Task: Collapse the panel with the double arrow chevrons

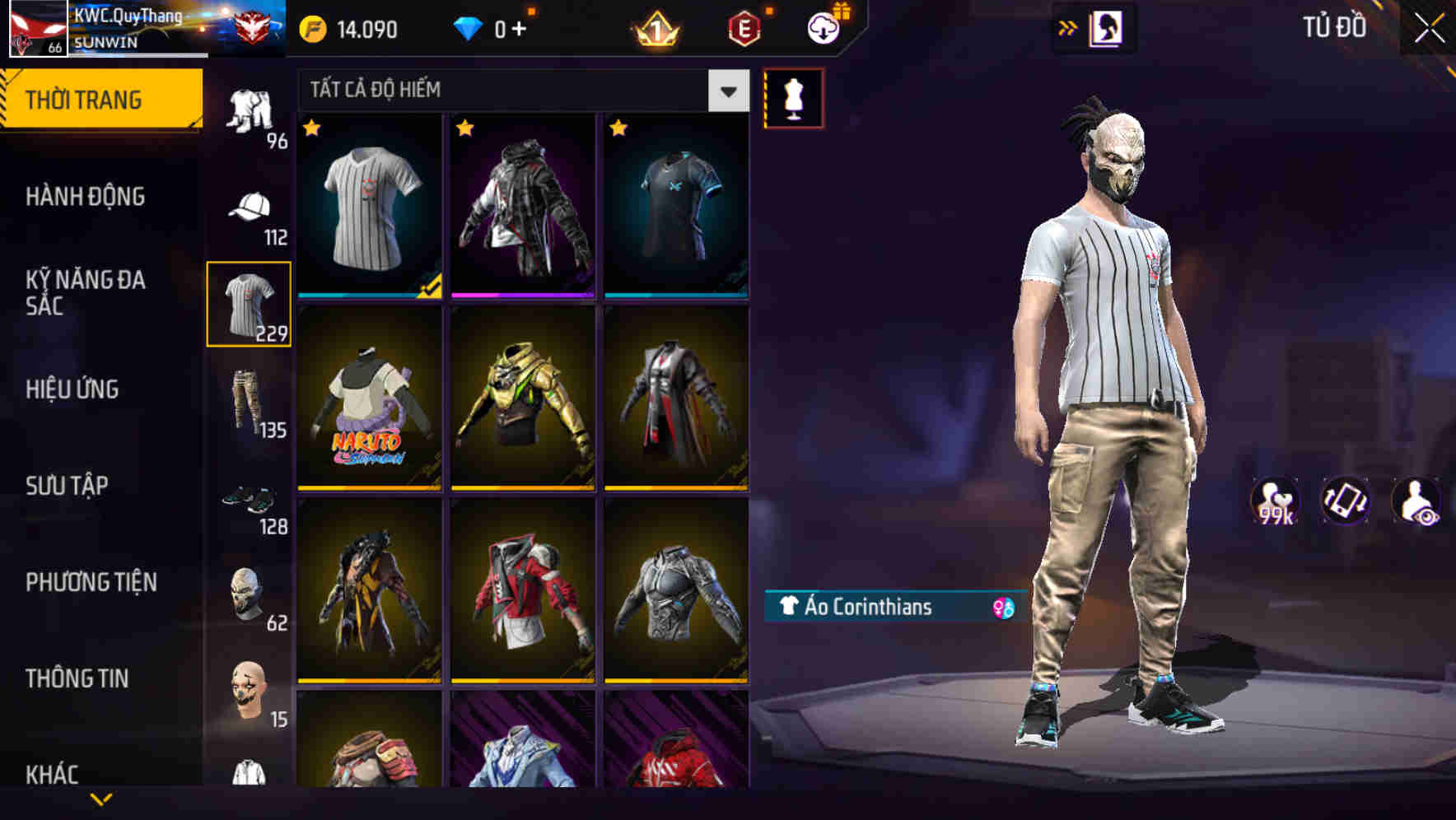Action: click(x=1068, y=26)
